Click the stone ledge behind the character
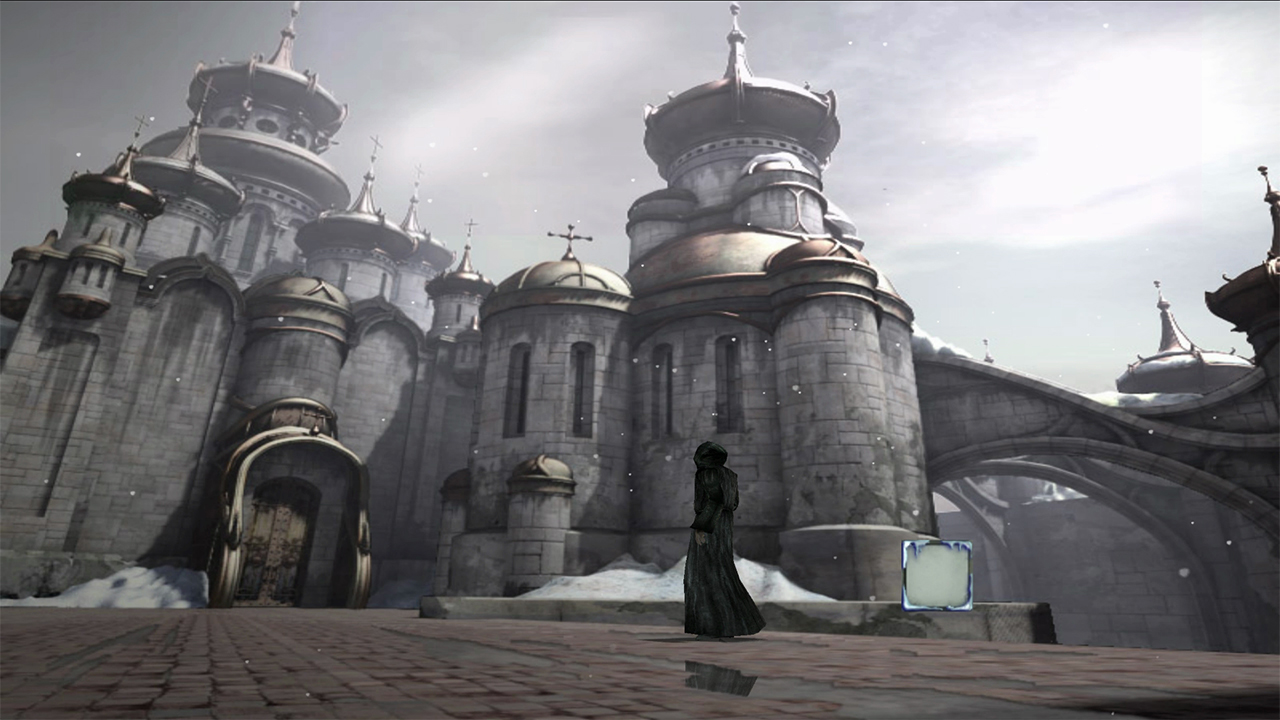Viewport: 1280px width, 720px height. [x=820, y=615]
